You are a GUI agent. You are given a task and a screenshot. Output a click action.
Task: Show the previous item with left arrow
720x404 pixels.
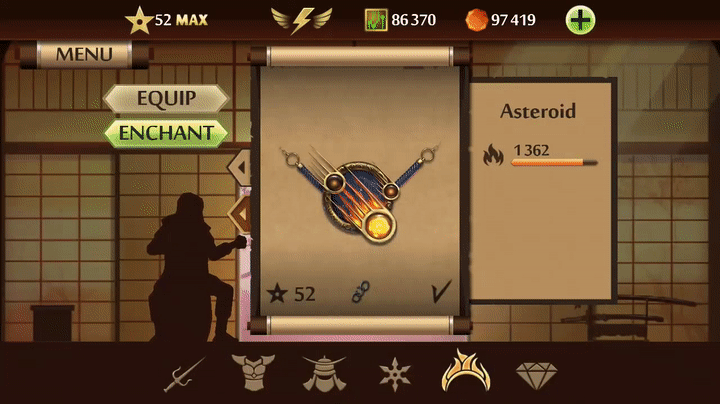[x=241, y=163]
